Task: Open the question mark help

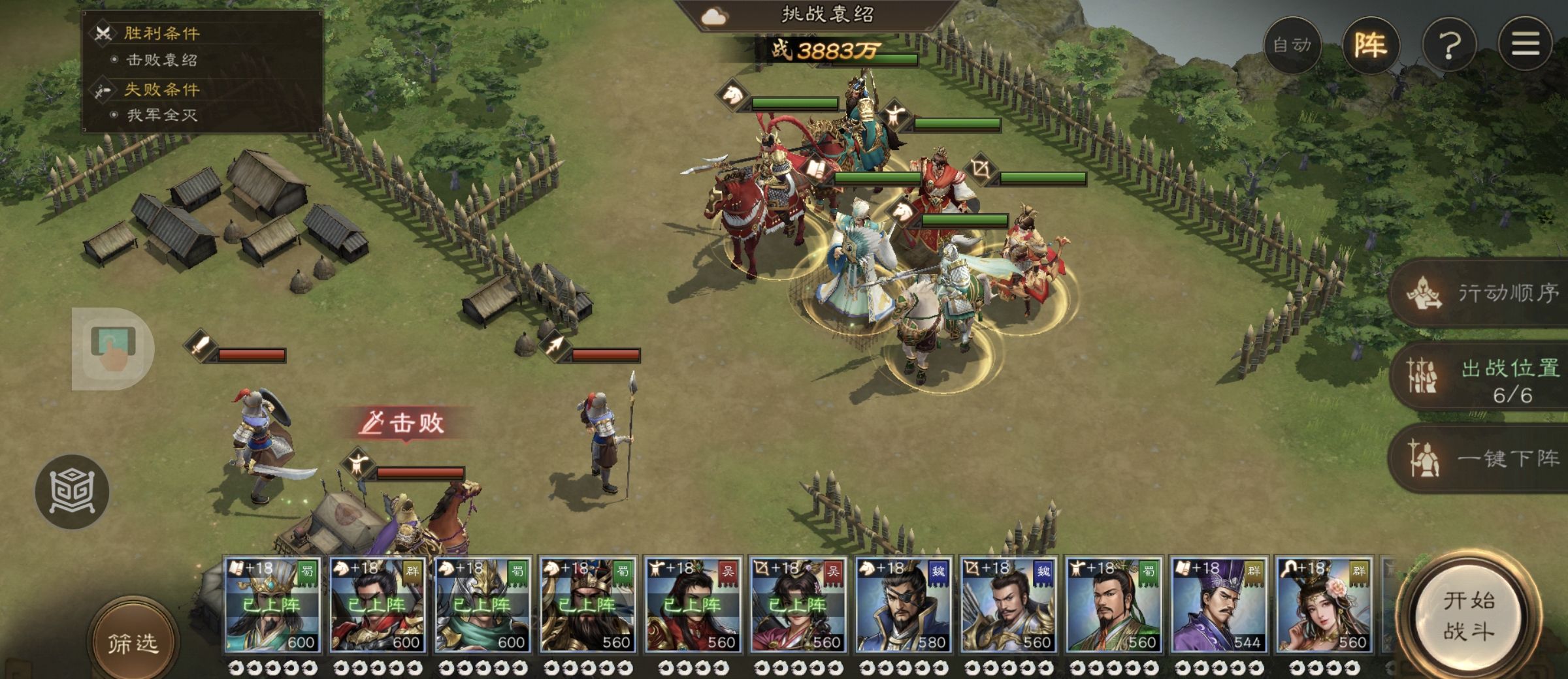Action: (x=1449, y=45)
